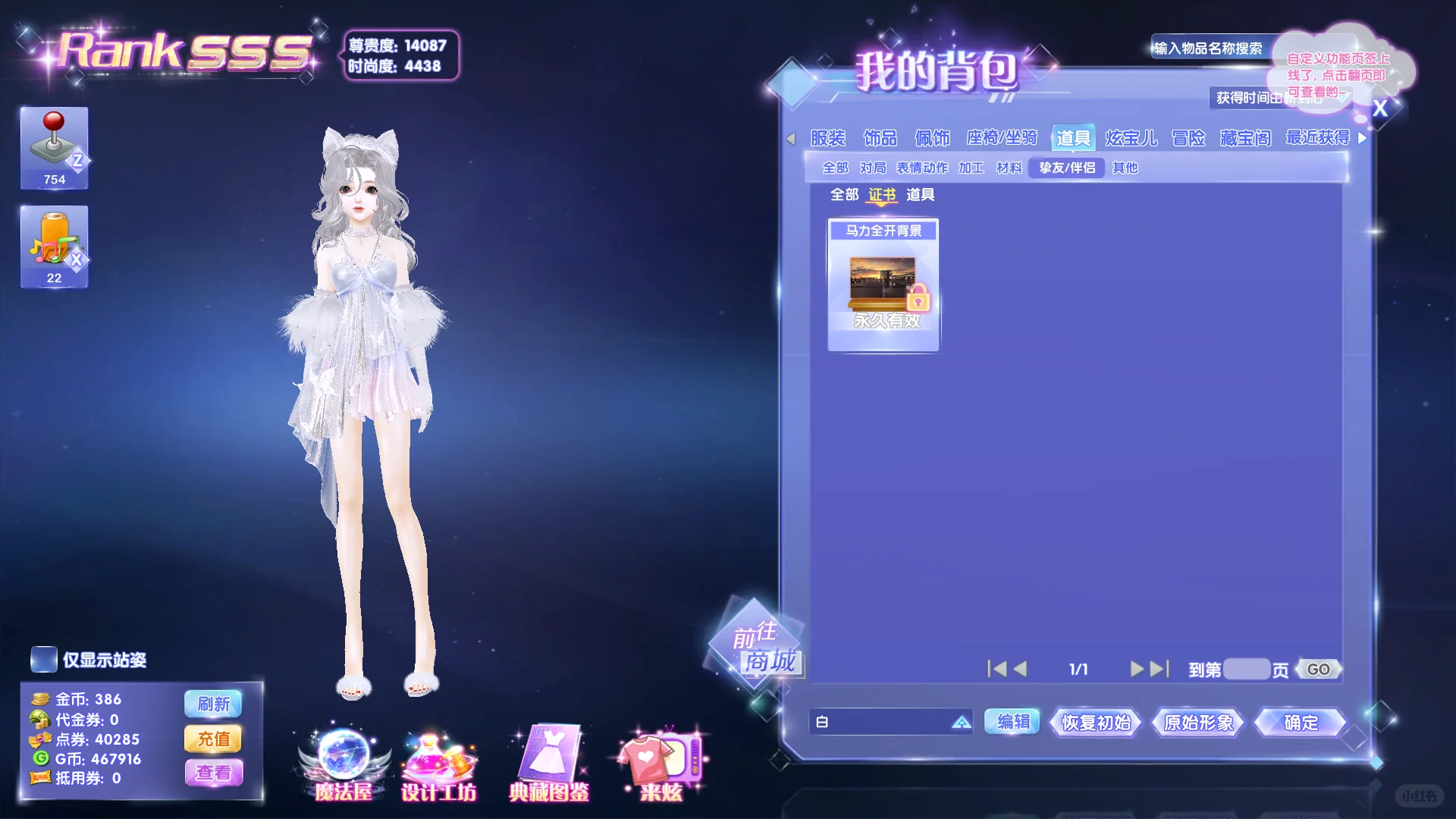Confirm with the 确定 button
Screen dimensions: 1456x819
click(x=1298, y=723)
